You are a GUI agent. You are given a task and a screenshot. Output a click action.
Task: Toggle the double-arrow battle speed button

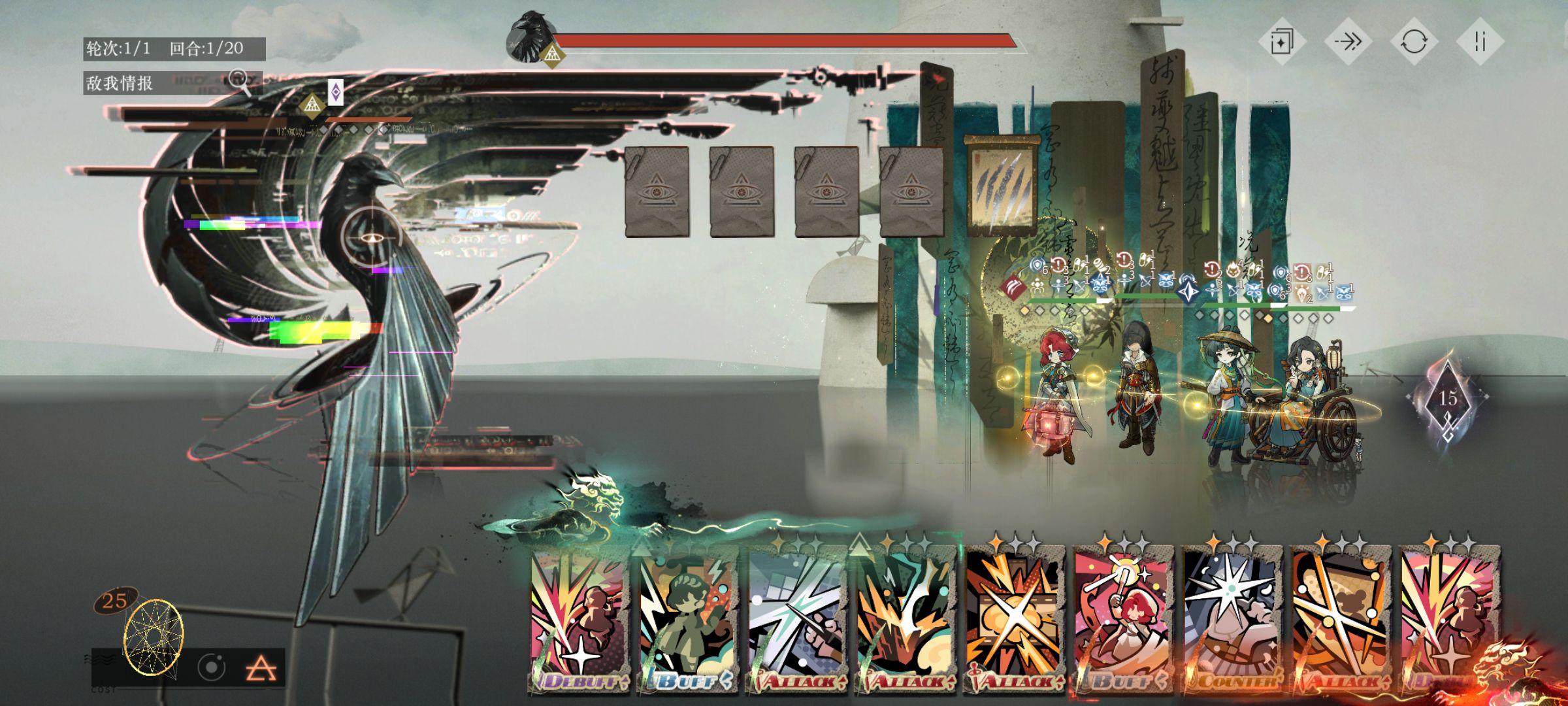pyautogui.click(x=1348, y=42)
